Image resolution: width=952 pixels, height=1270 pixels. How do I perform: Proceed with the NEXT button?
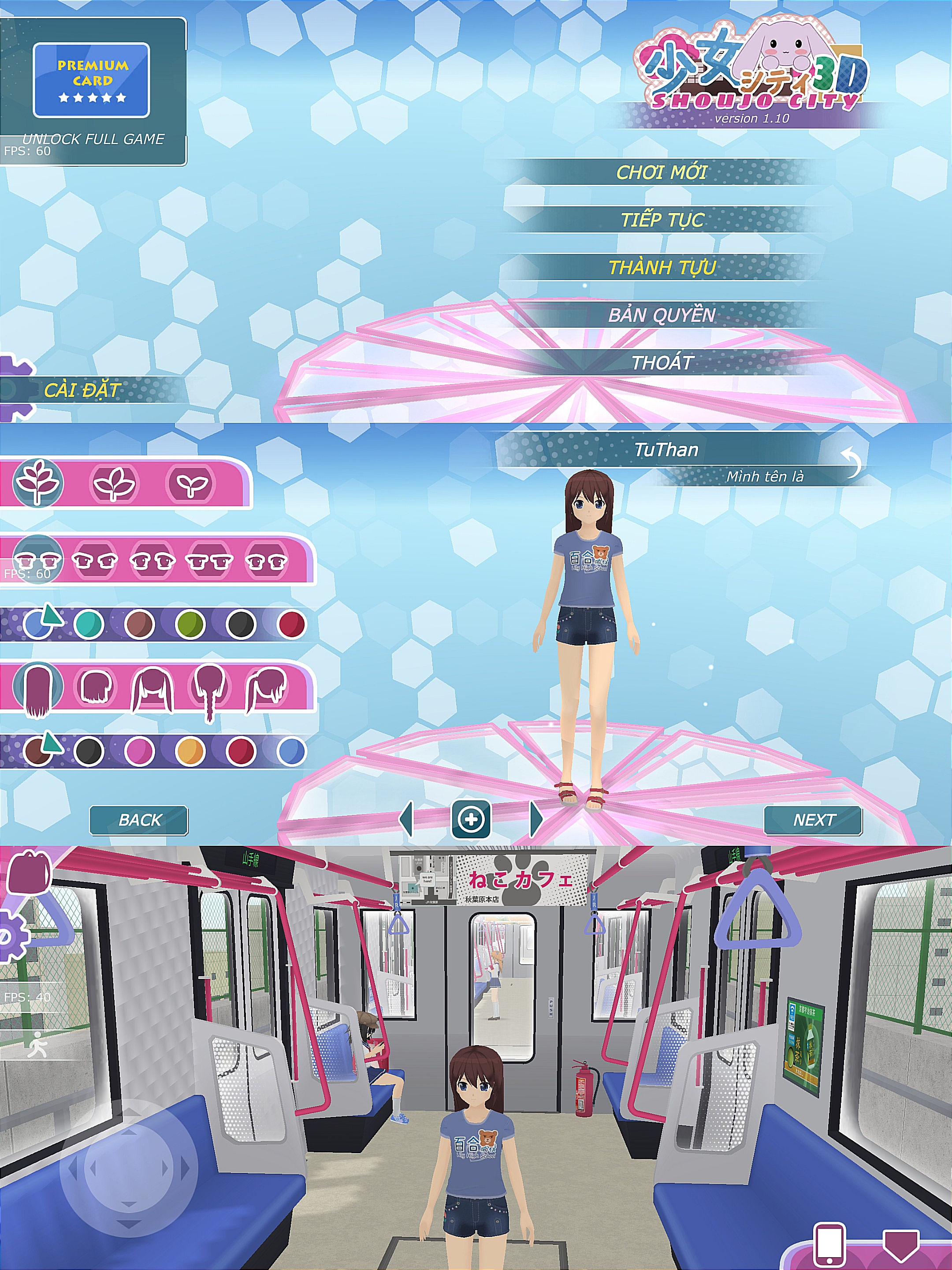tap(813, 820)
